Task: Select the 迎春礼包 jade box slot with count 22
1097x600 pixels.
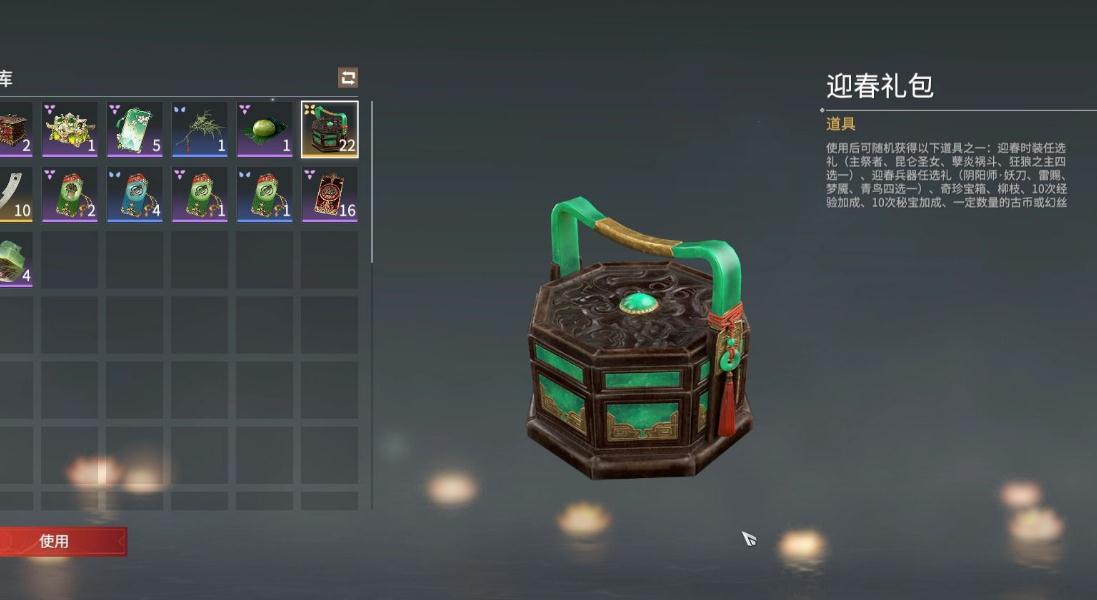Action: click(330, 129)
